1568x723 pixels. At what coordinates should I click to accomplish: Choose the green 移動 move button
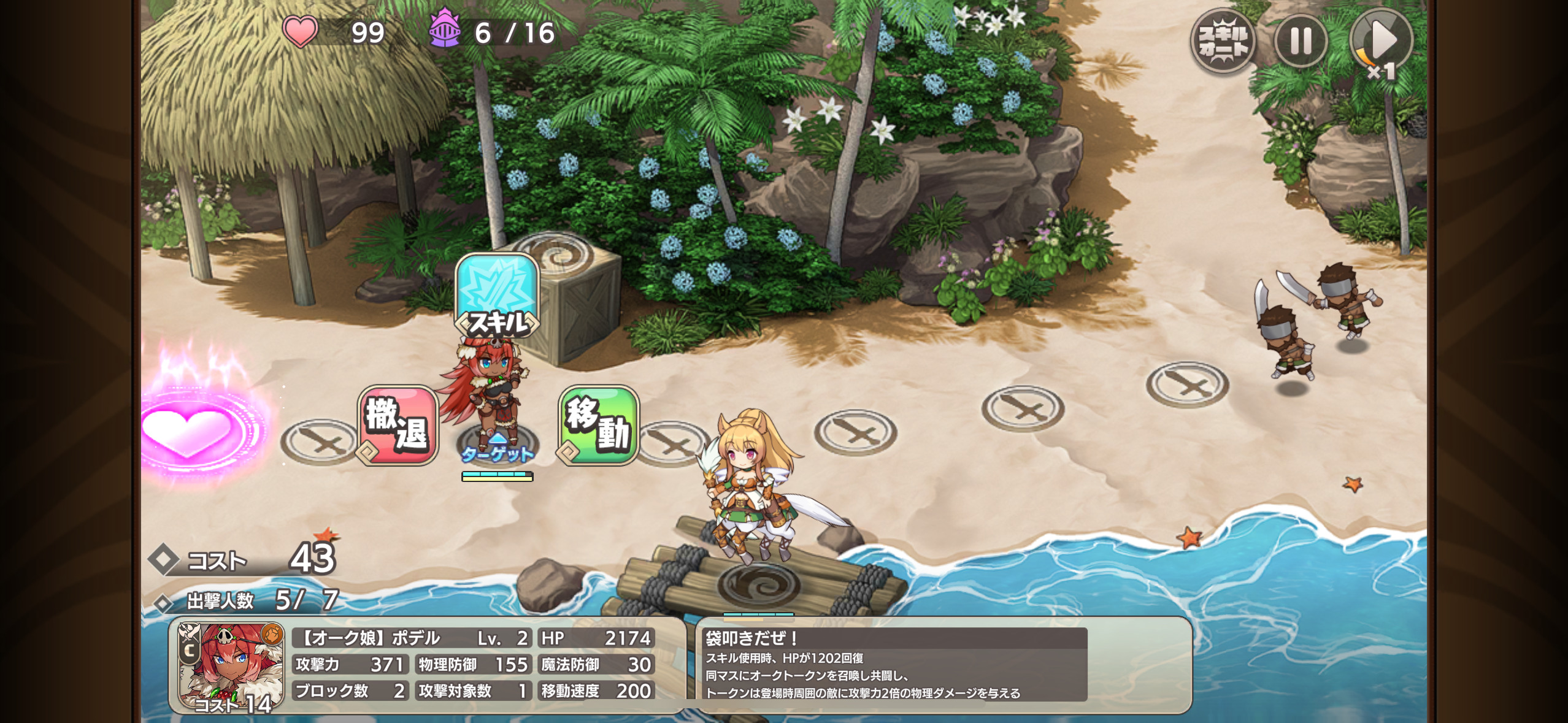598,425
